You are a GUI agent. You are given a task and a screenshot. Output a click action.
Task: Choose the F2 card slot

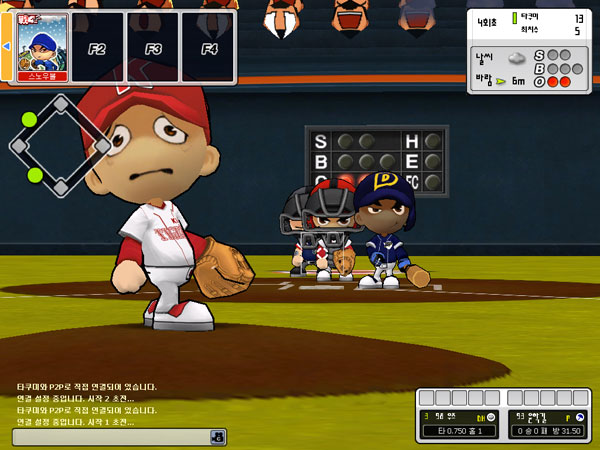97,47
